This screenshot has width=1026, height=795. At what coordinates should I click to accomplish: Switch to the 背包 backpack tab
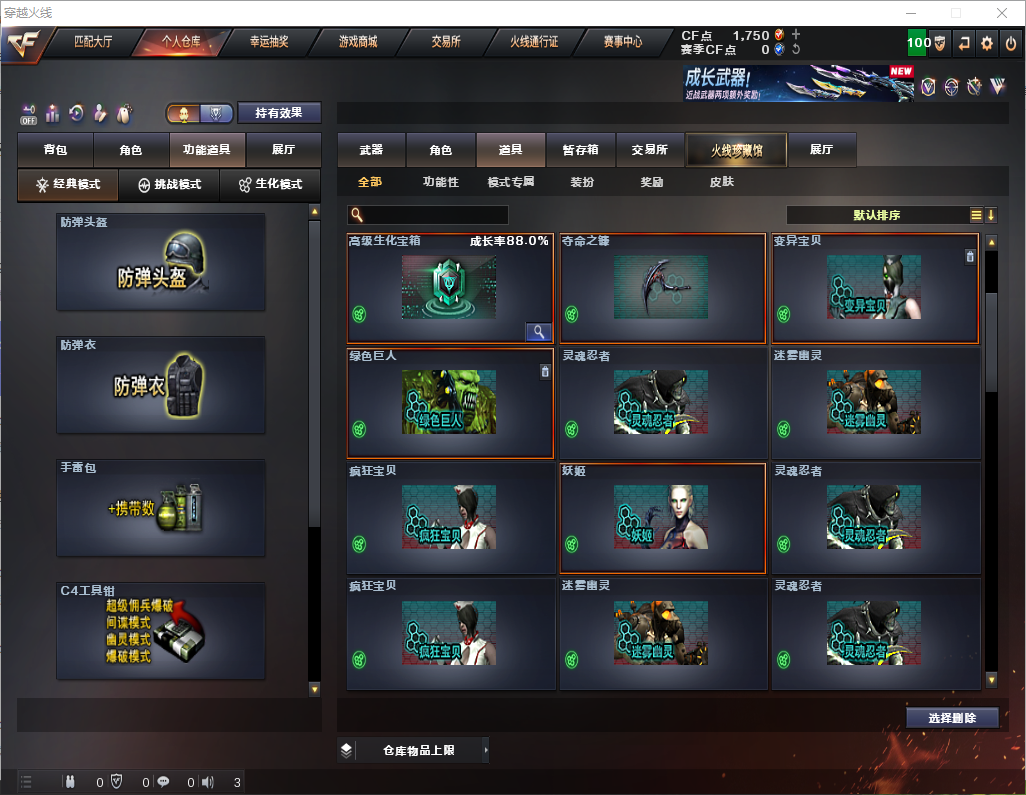(x=55, y=150)
